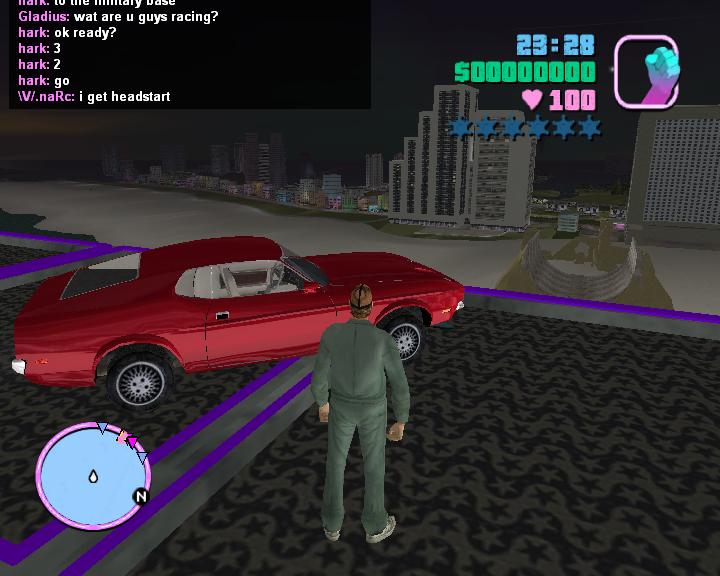Click the north marker on the radar
This screenshot has height=576, width=720.
click(141, 496)
